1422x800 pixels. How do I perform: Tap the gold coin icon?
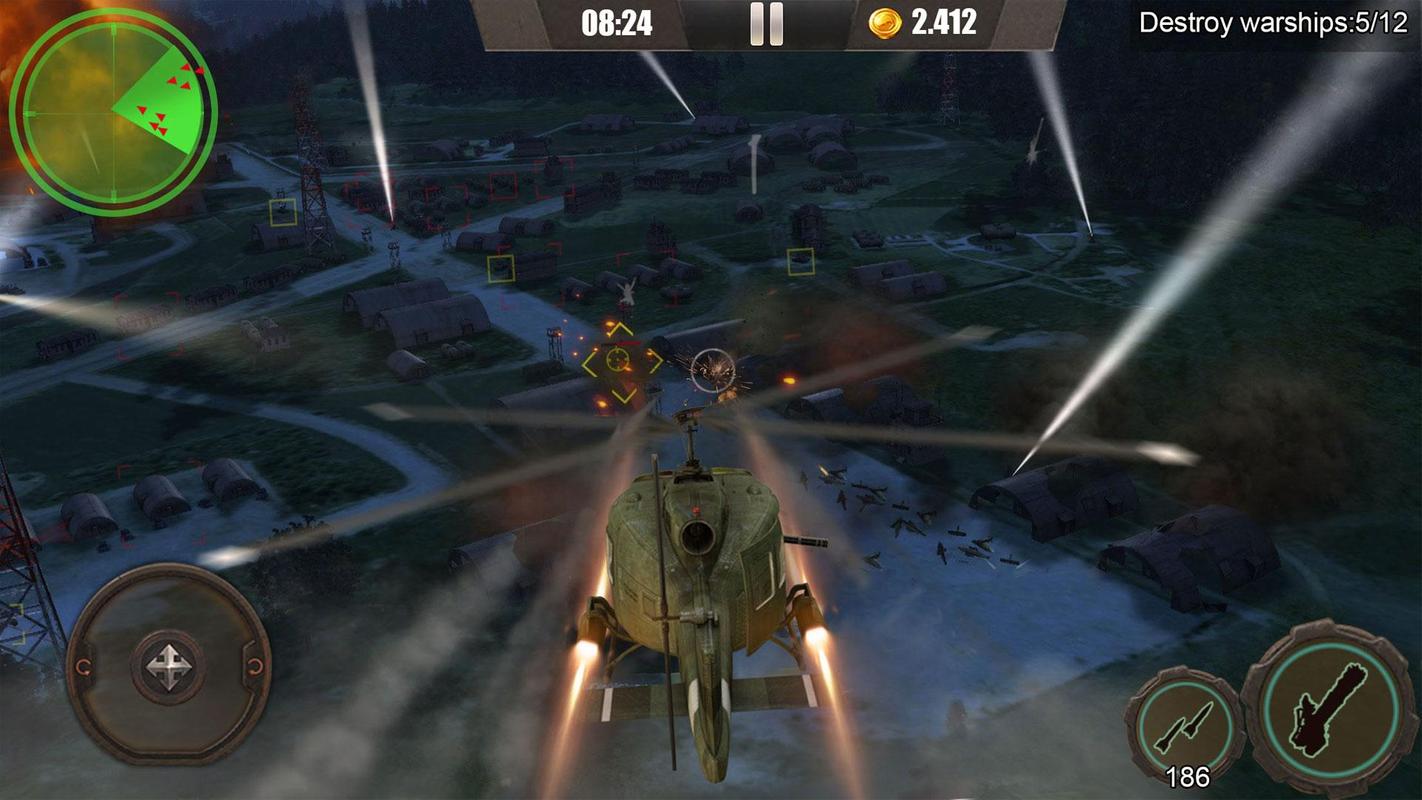[884, 23]
